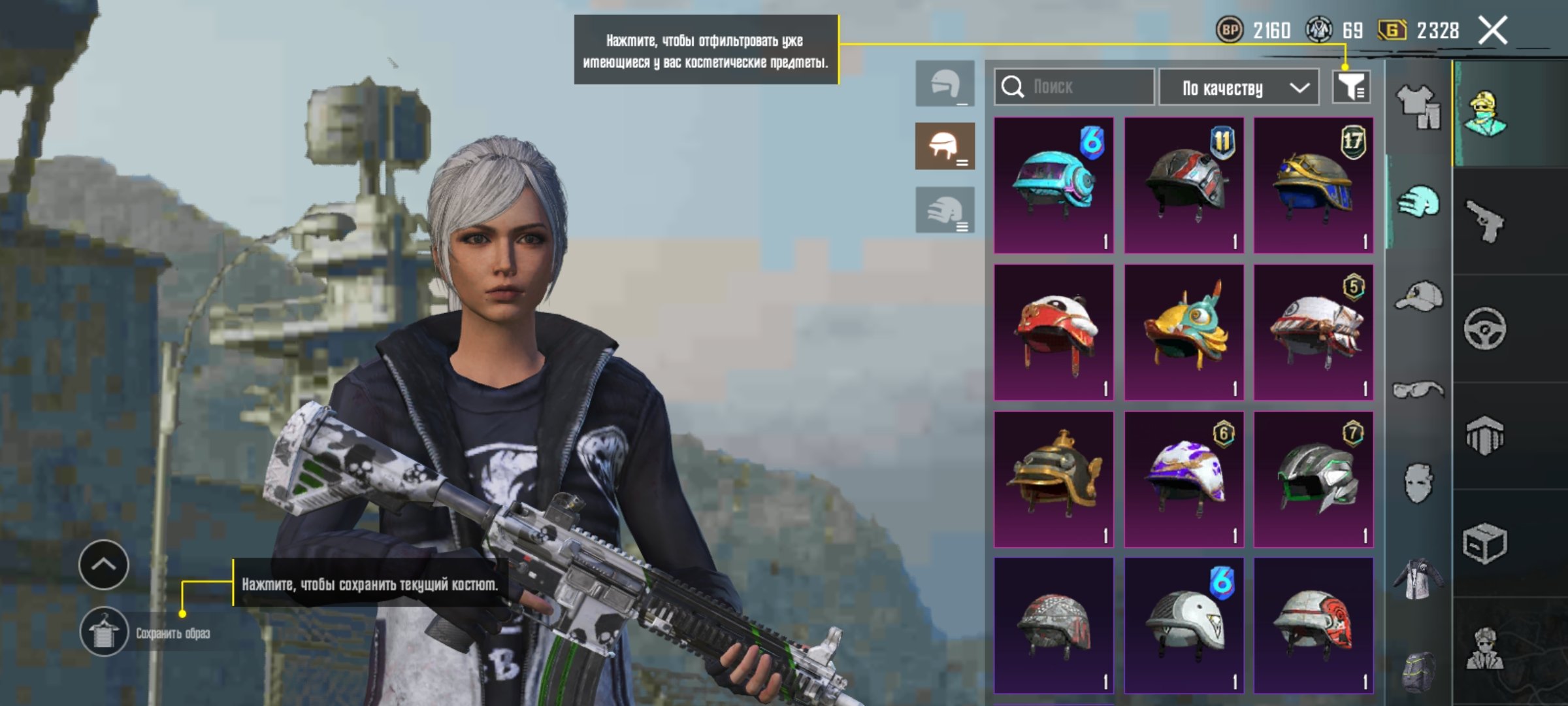Screen dimensions: 1568x706
Task: Select the cyan futuristic helmet item
Action: click(x=1053, y=185)
